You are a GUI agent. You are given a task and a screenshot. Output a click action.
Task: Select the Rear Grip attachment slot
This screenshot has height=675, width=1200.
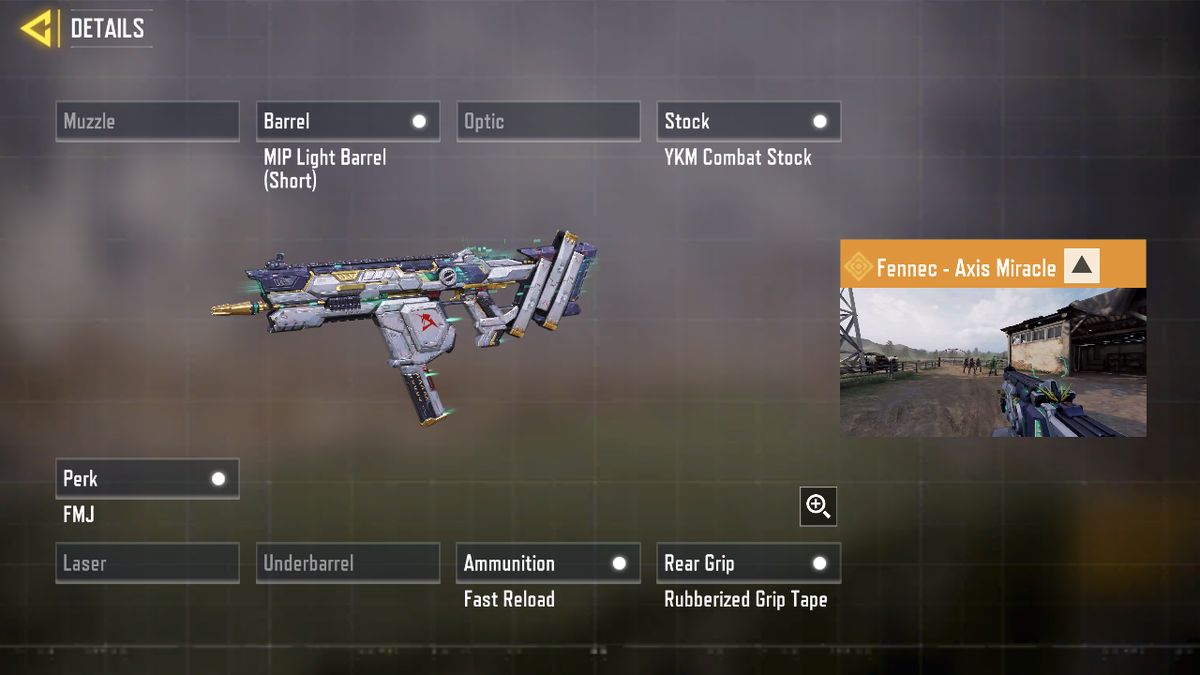[748, 563]
